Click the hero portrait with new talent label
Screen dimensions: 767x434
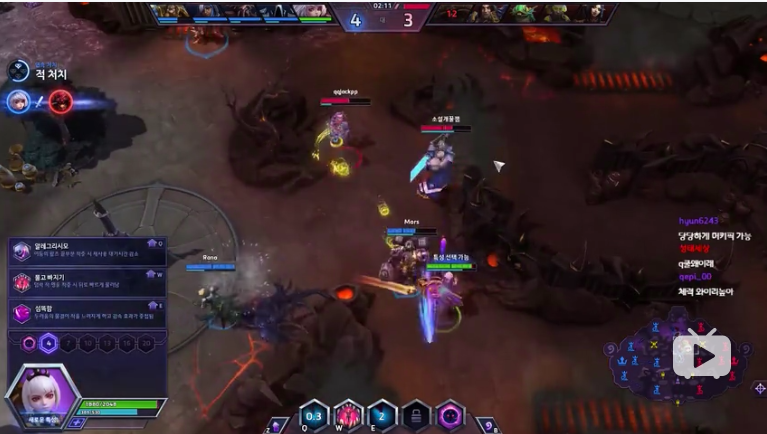42,394
